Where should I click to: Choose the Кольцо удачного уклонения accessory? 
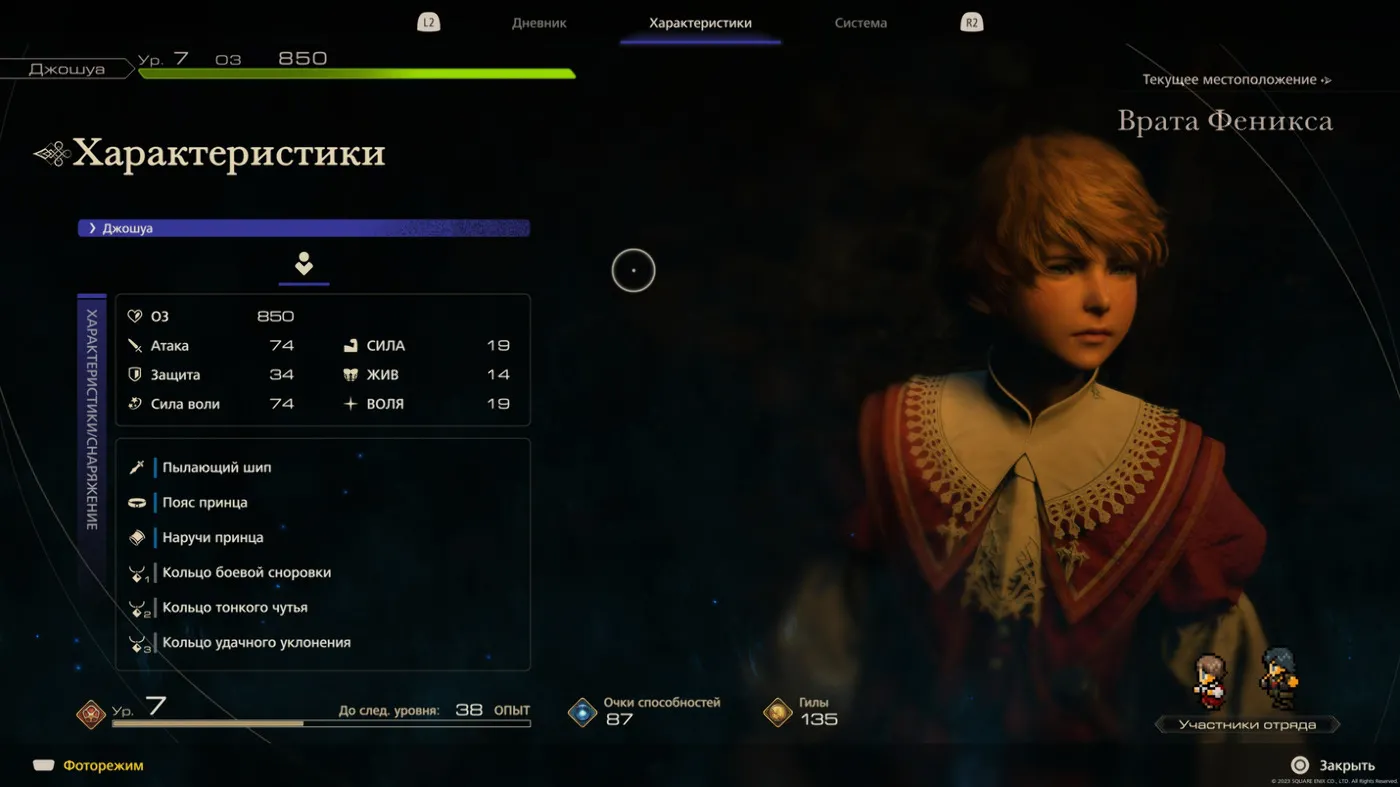click(x=256, y=642)
